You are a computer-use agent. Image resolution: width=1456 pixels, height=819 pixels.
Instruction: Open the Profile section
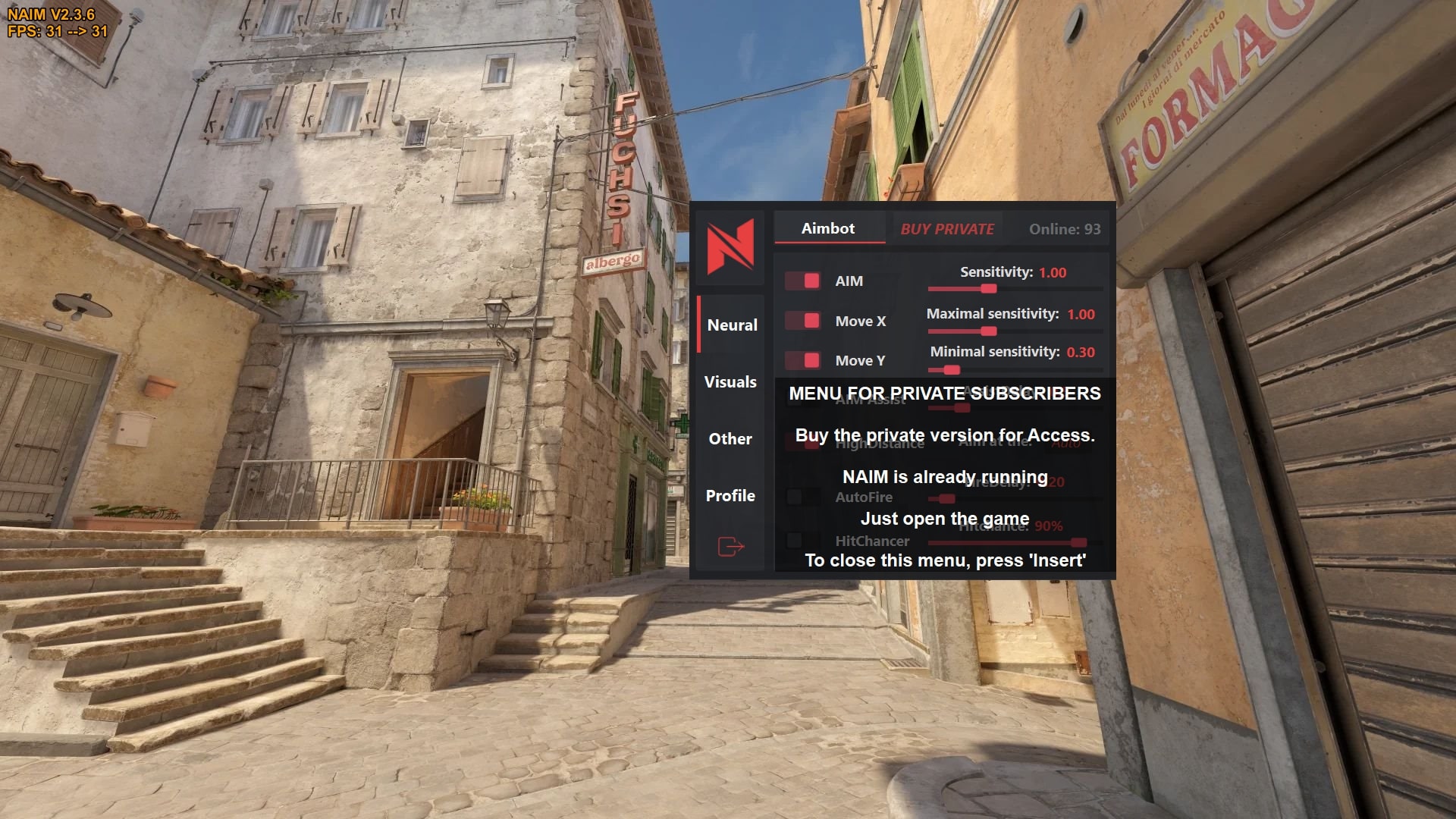[x=730, y=495]
